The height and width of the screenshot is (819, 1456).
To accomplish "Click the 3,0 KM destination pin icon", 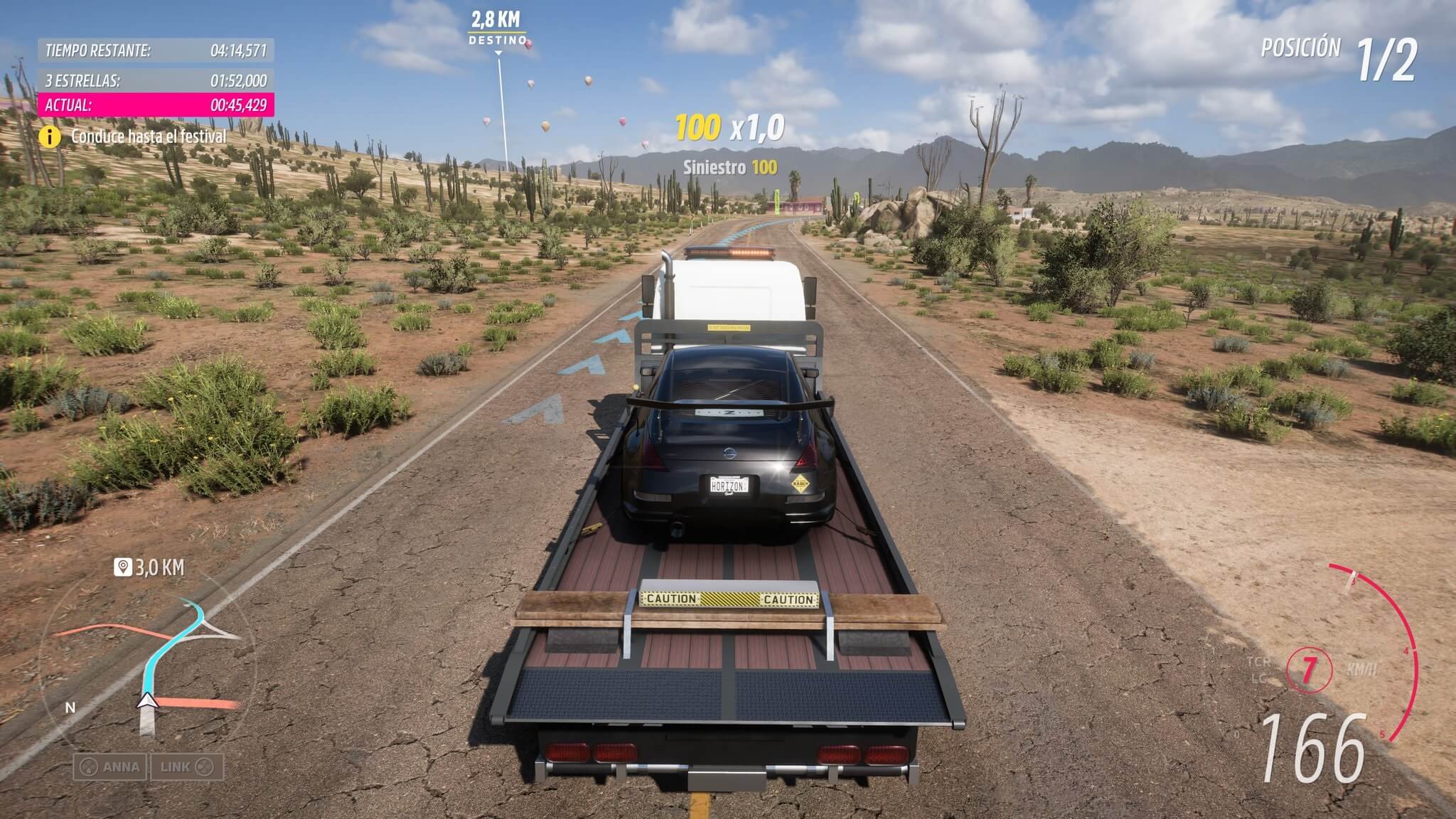I will click(x=123, y=567).
